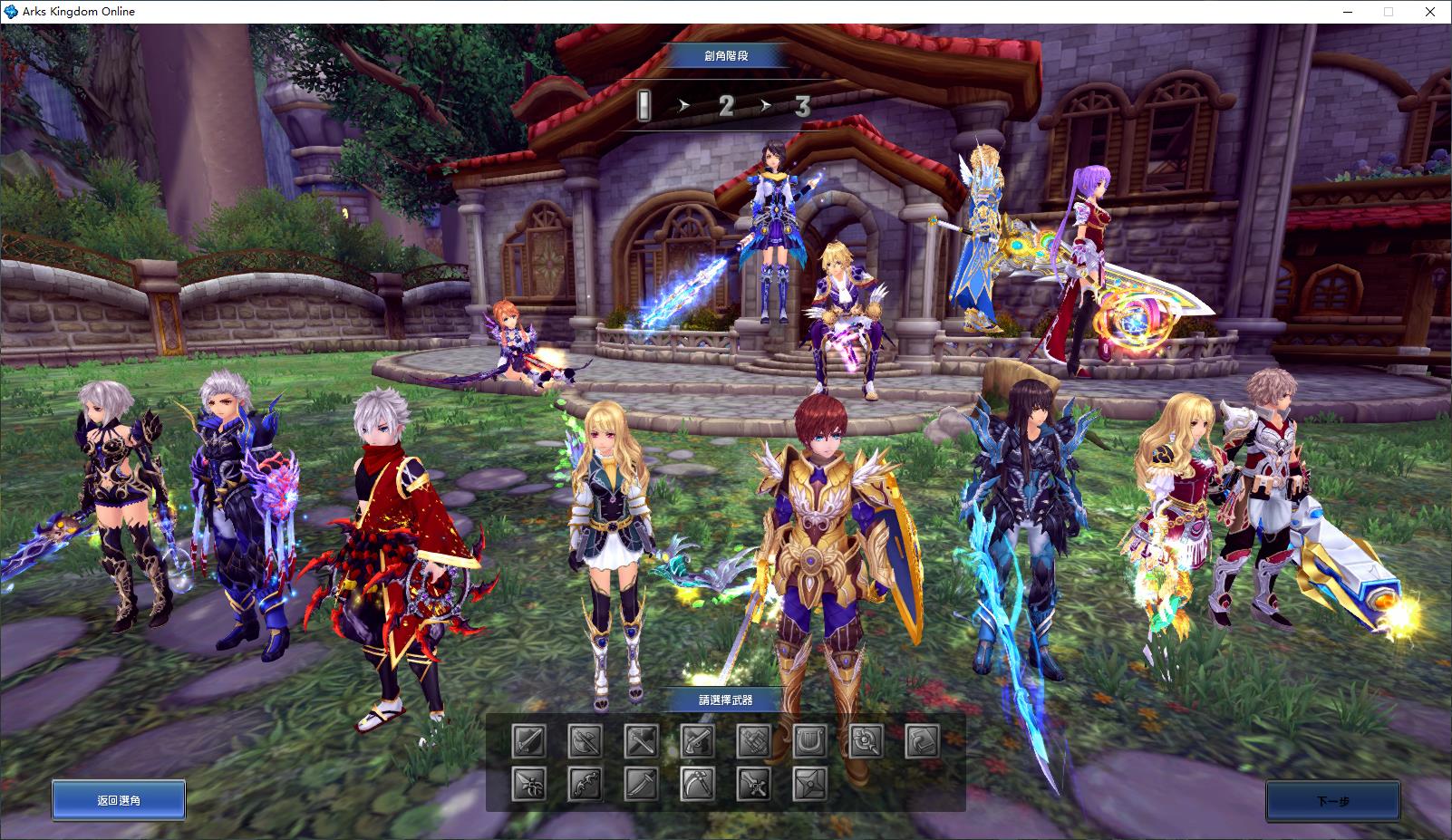Pick the katana weapon icon
Screen dimensions: 1452x840
coord(641,784)
